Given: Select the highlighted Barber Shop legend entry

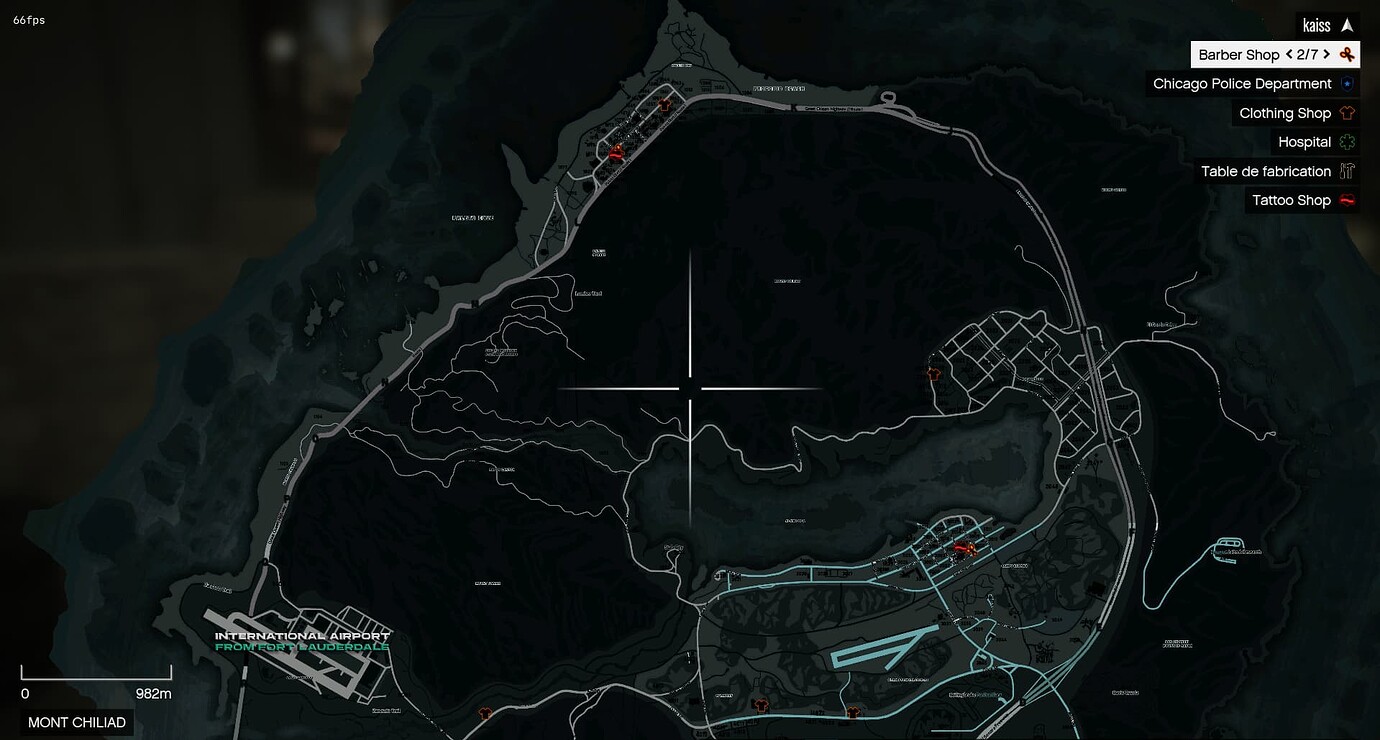Looking at the screenshot, I should coord(1240,54).
